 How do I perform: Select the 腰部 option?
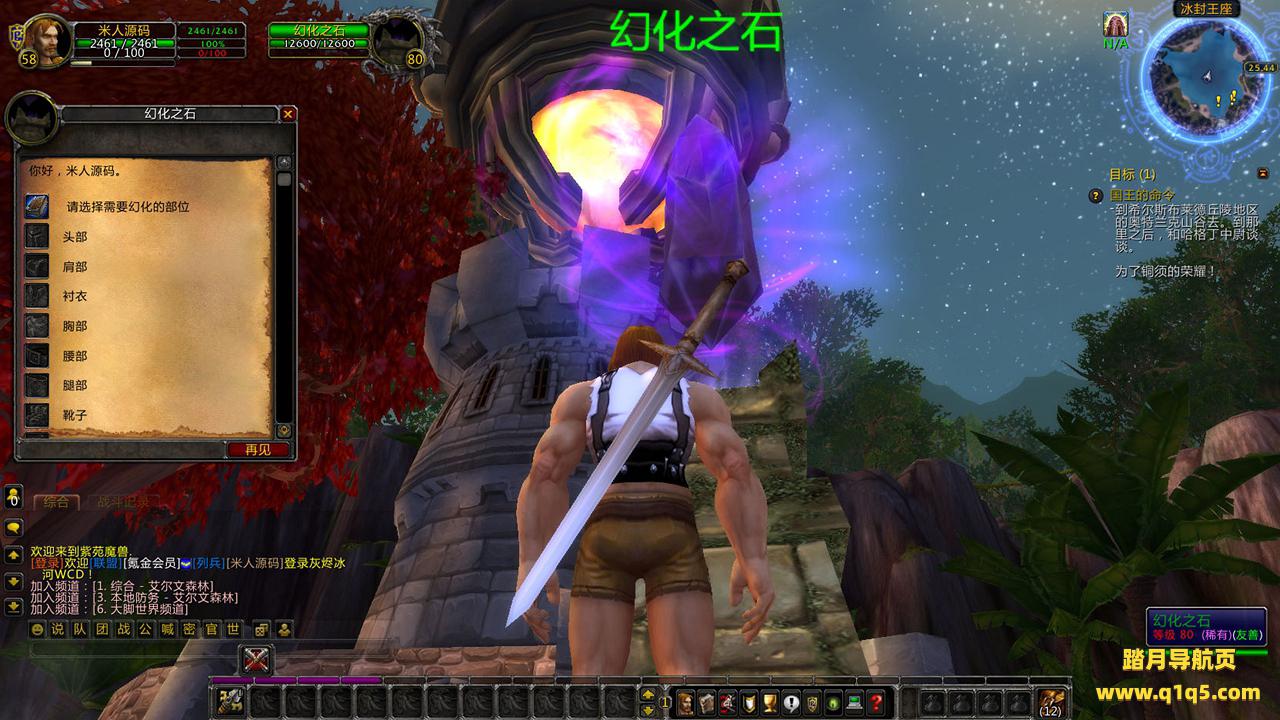75,356
